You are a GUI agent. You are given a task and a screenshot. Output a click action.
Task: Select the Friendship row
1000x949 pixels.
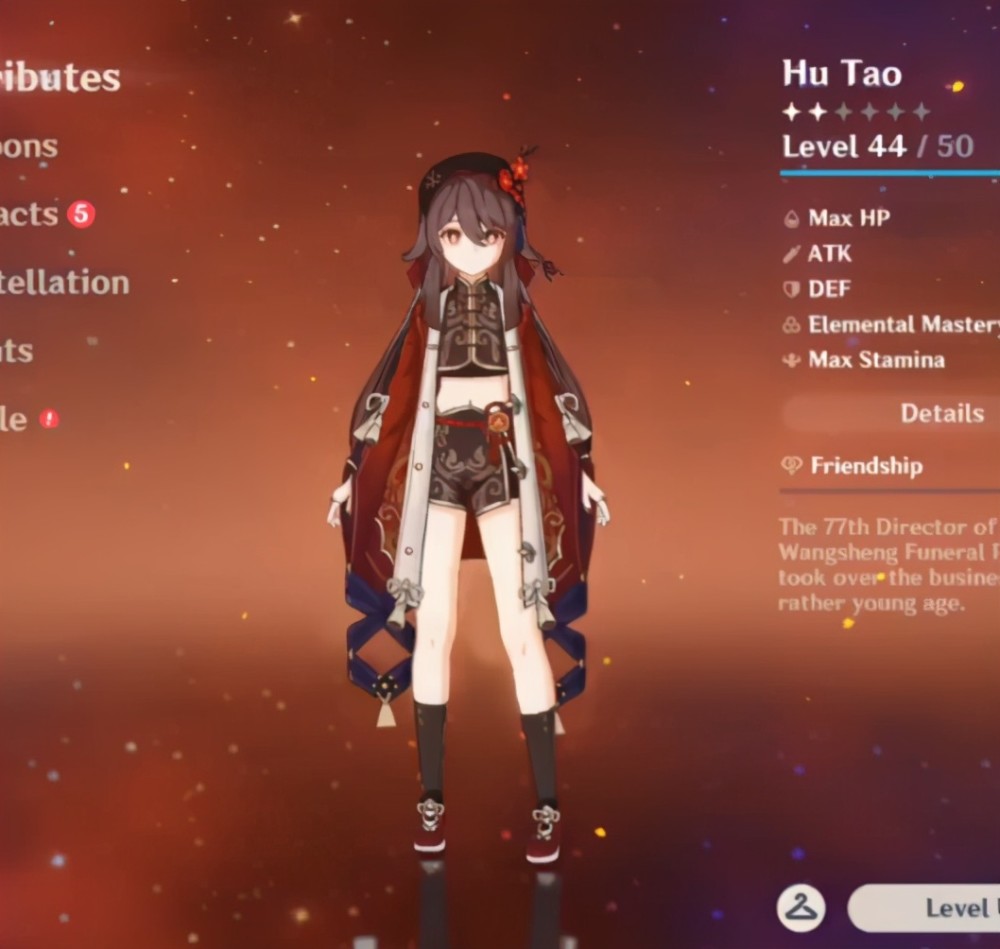pos(866,466)
